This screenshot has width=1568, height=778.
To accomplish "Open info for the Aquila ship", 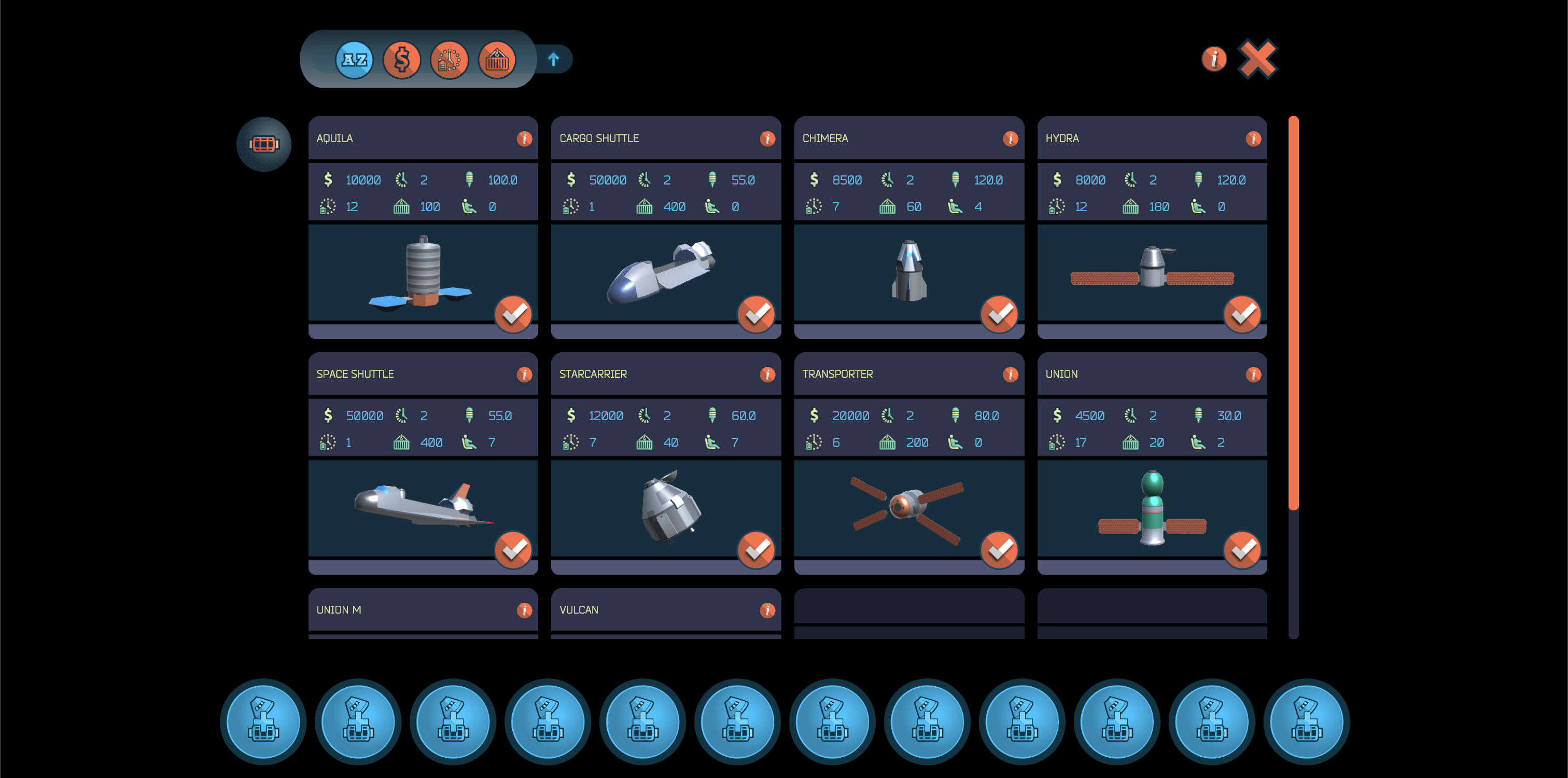I will (524, 138).
